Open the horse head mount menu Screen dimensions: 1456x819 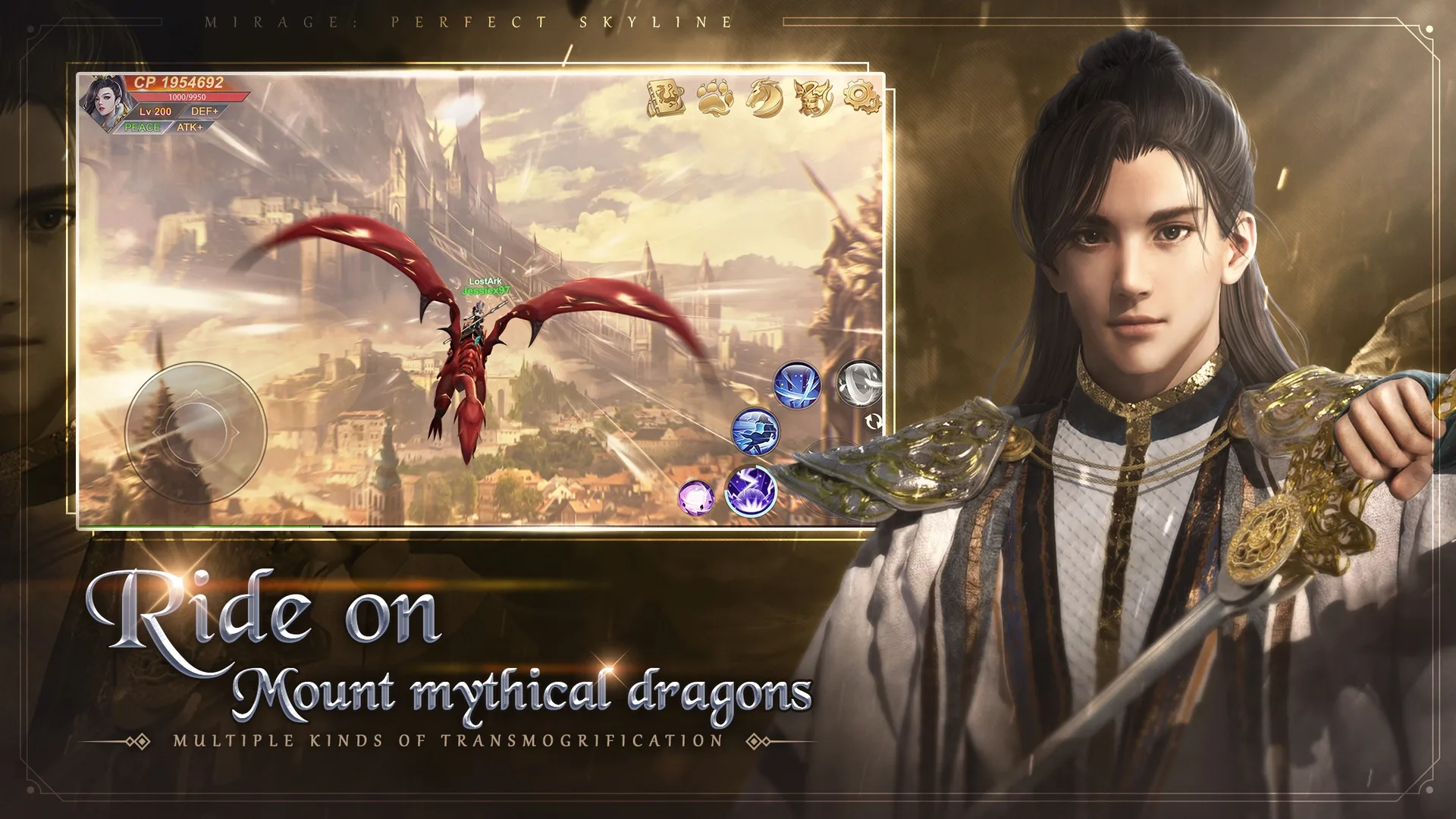point(764,97)
